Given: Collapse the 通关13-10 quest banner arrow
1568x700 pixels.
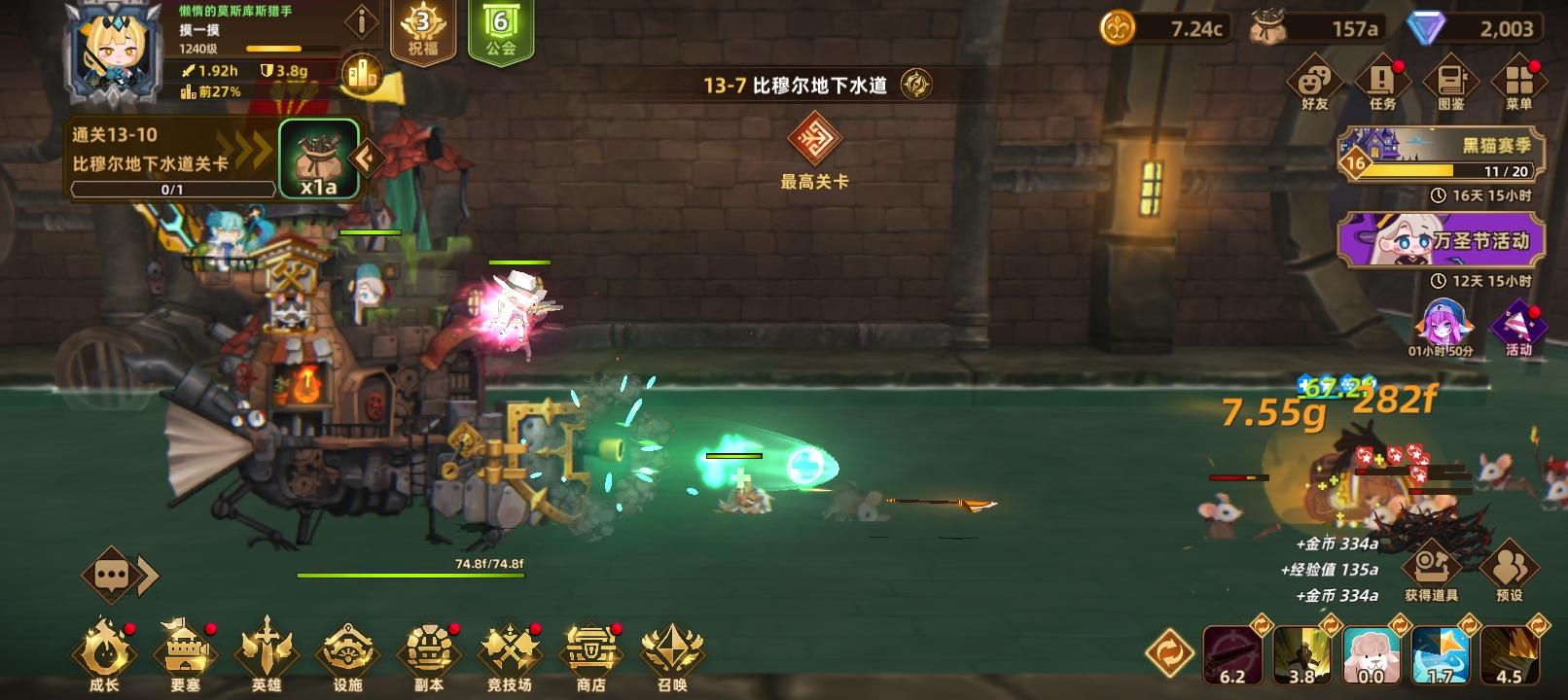Looking at the screenshot, I should (x=364, y=156).
